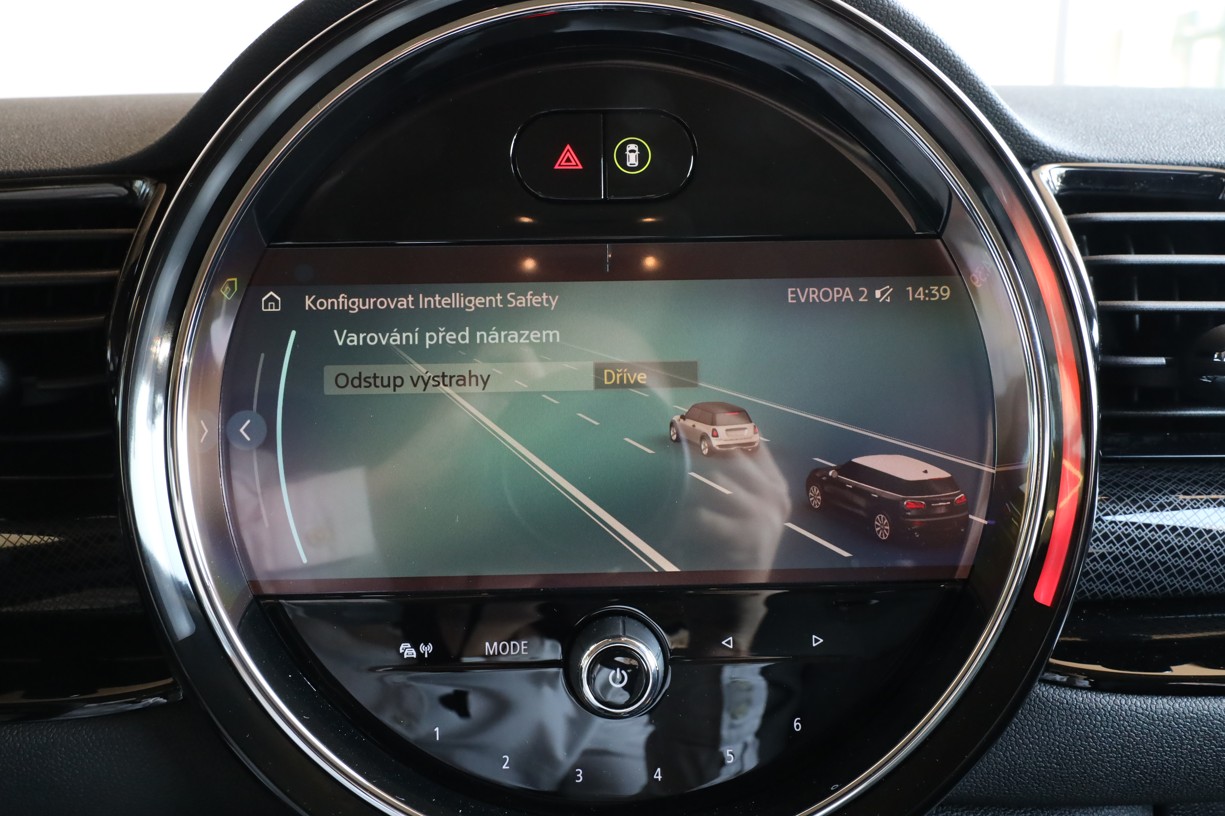Activate the red hazard triangle button
This screenshot has width=1225, height=816.
tap(567, 156)
